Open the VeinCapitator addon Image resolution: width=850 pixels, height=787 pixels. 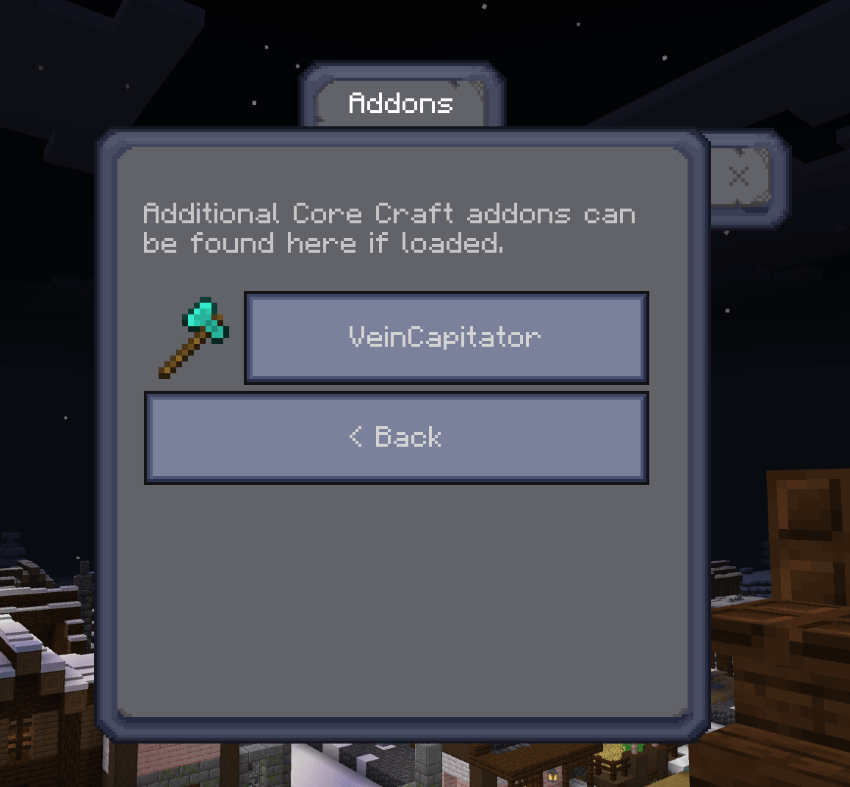(446, 337)
